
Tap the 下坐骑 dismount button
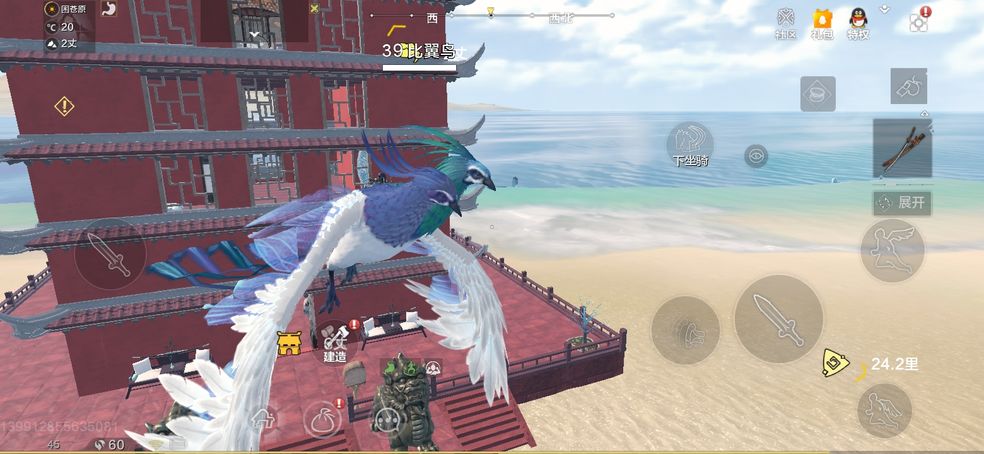click(690, 144)
